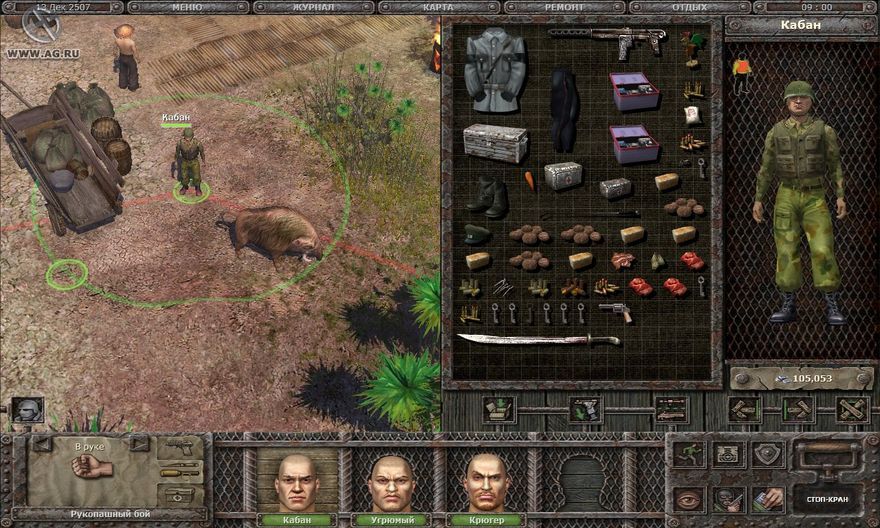The width and height of the screenshot is (880, 528).
Task: Select the grey uniform jacket in inventory
Action: tap(494, 70)
